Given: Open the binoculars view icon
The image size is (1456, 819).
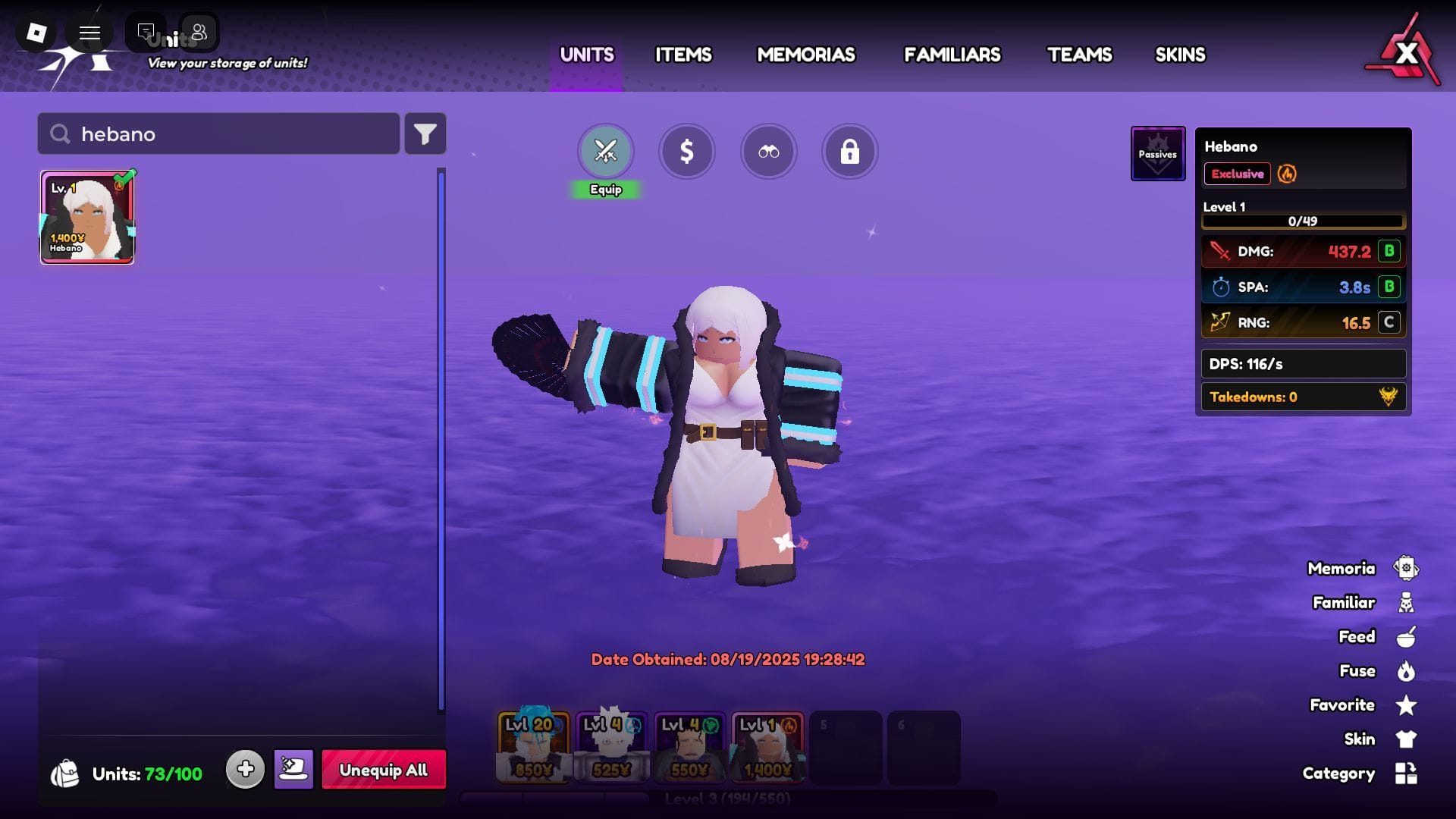Looking at the screenshot, I should point(769,152).
